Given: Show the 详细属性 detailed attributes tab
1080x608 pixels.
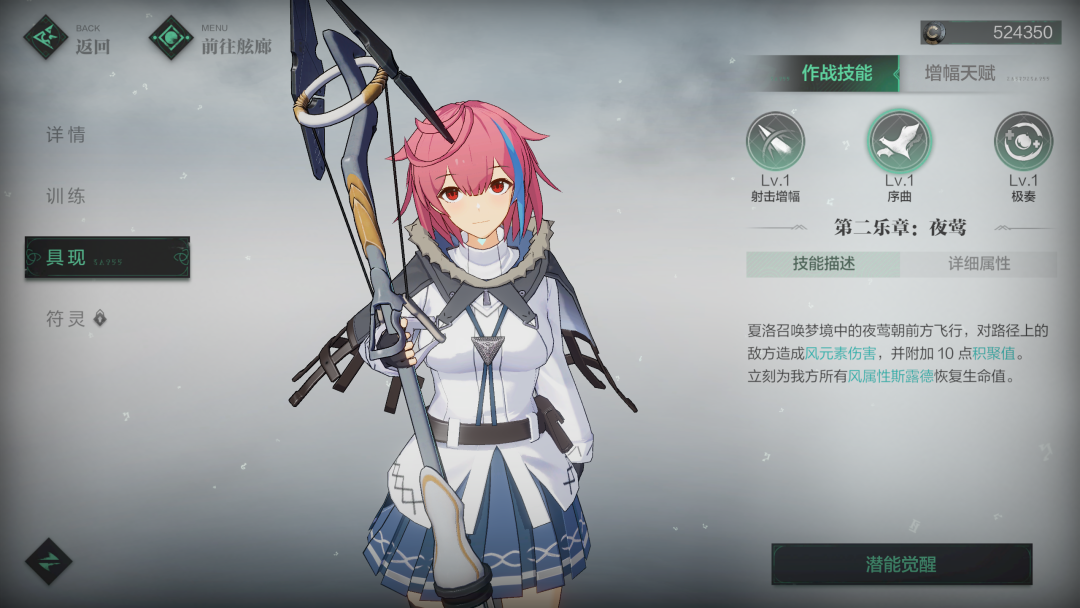Looking at the screenshot, I should [x=979, y=264].
